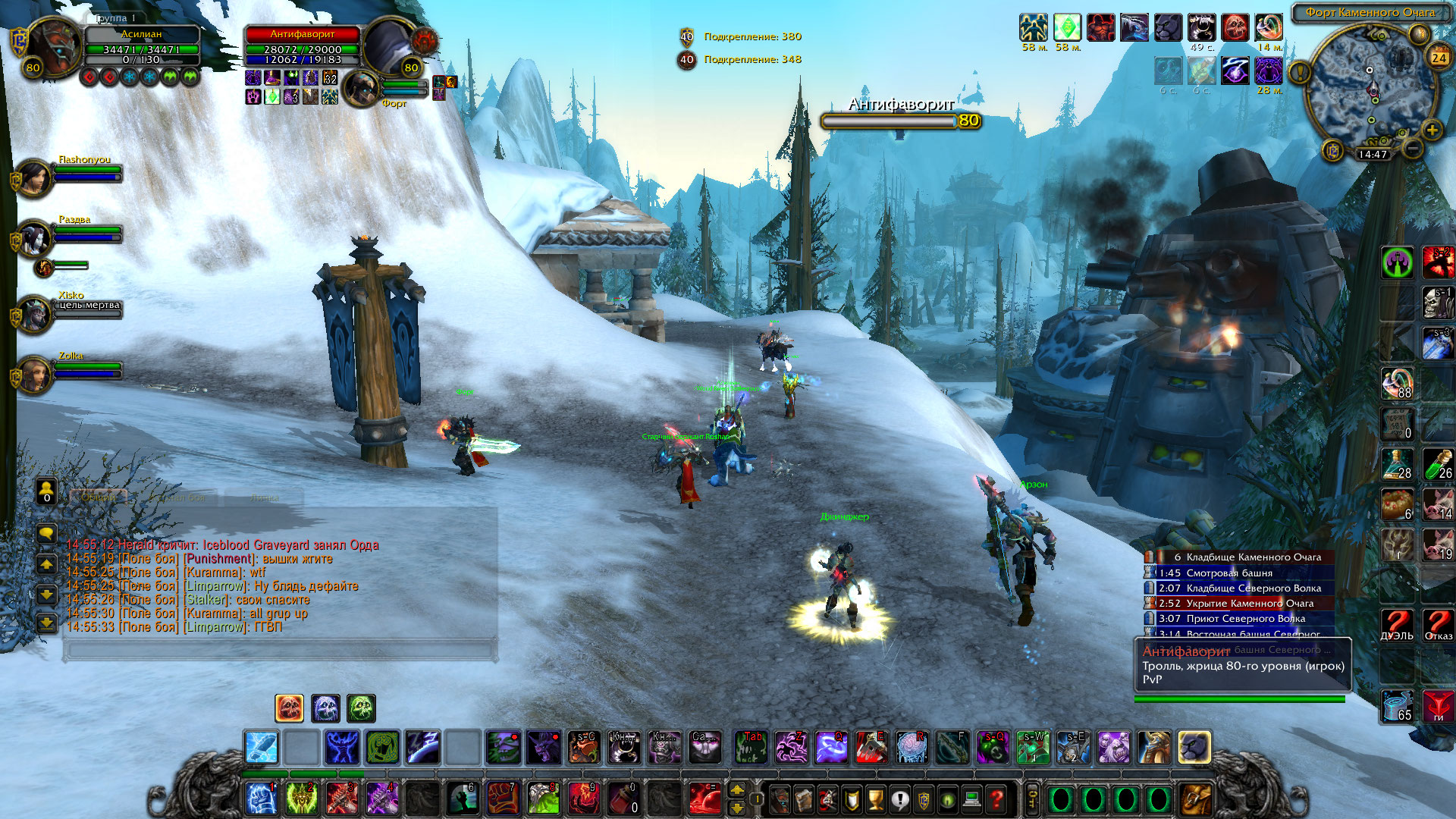Zoom out the minimap with the minus button

pos(1412,148)
